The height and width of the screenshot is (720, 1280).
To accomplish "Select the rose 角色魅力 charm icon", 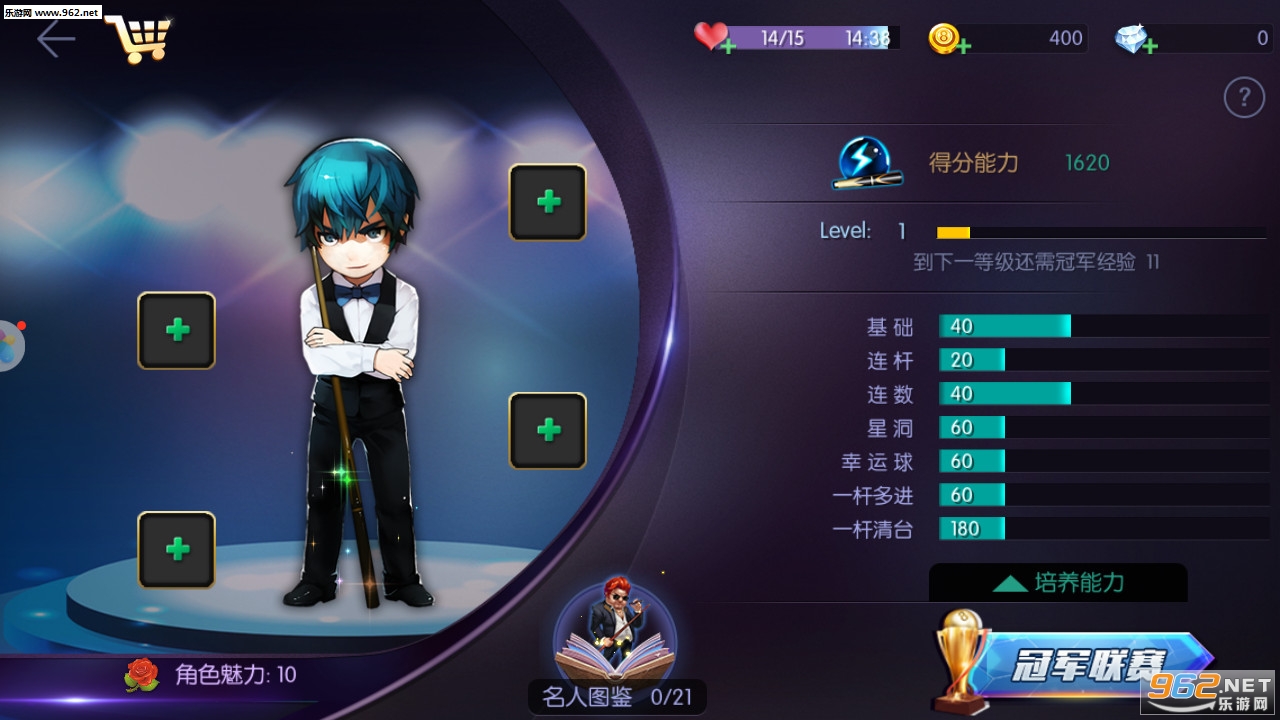I will click(x=142, y=675).
